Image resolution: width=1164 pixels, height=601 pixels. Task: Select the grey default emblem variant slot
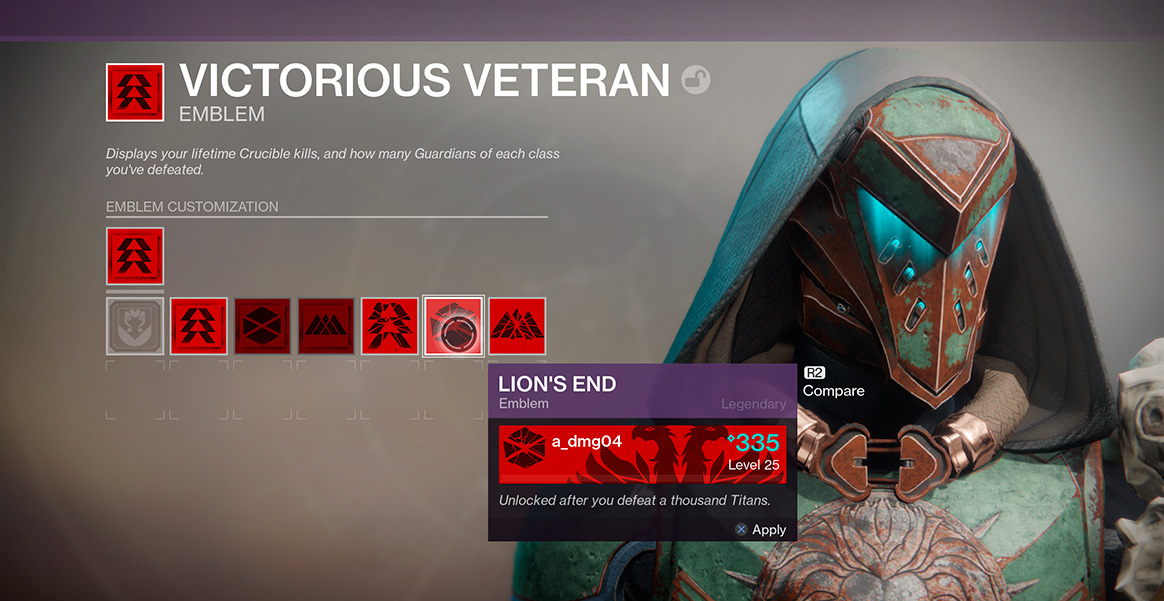click(135, 325)
